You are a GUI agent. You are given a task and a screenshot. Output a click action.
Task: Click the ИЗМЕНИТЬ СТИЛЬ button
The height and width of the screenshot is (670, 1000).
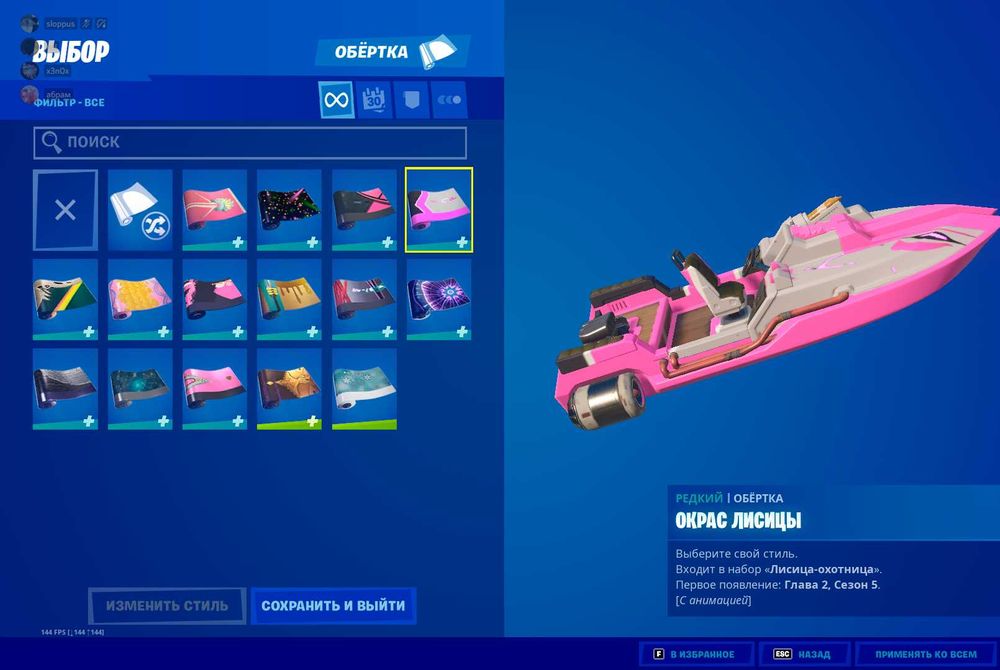(x=167, y=606)
